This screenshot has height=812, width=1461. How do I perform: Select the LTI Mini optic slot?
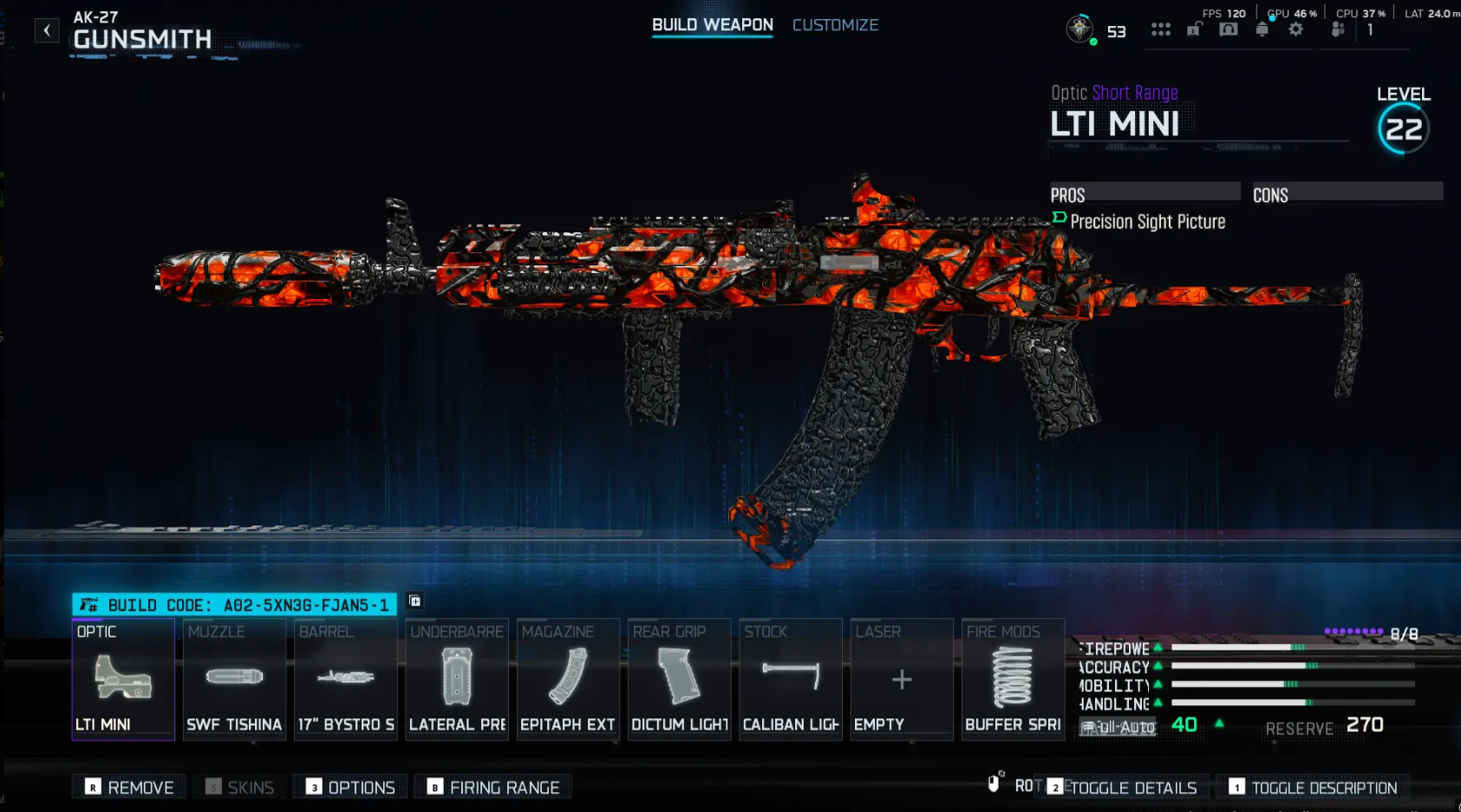(x=123, y=680)
